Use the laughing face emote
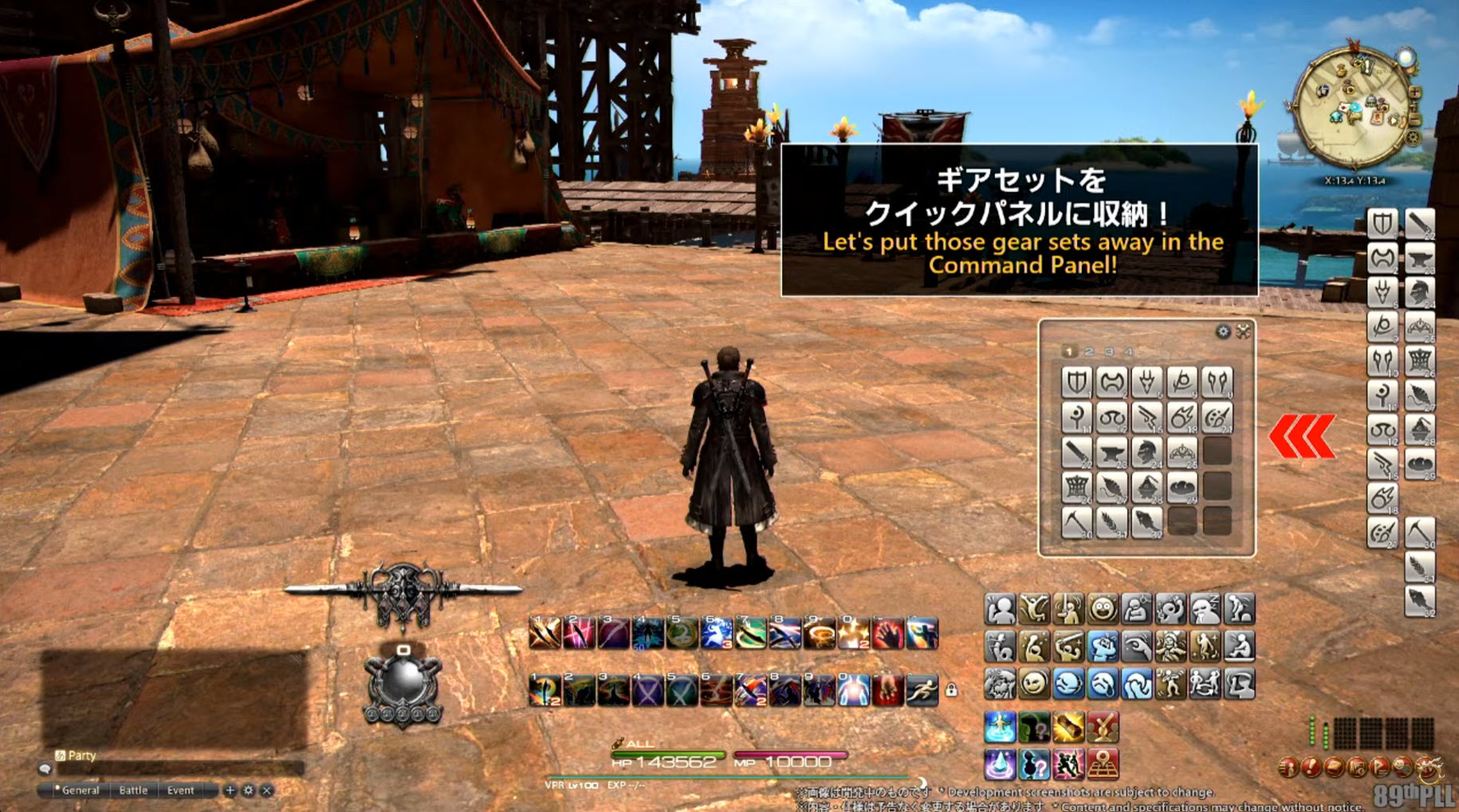 (1103, 610)
